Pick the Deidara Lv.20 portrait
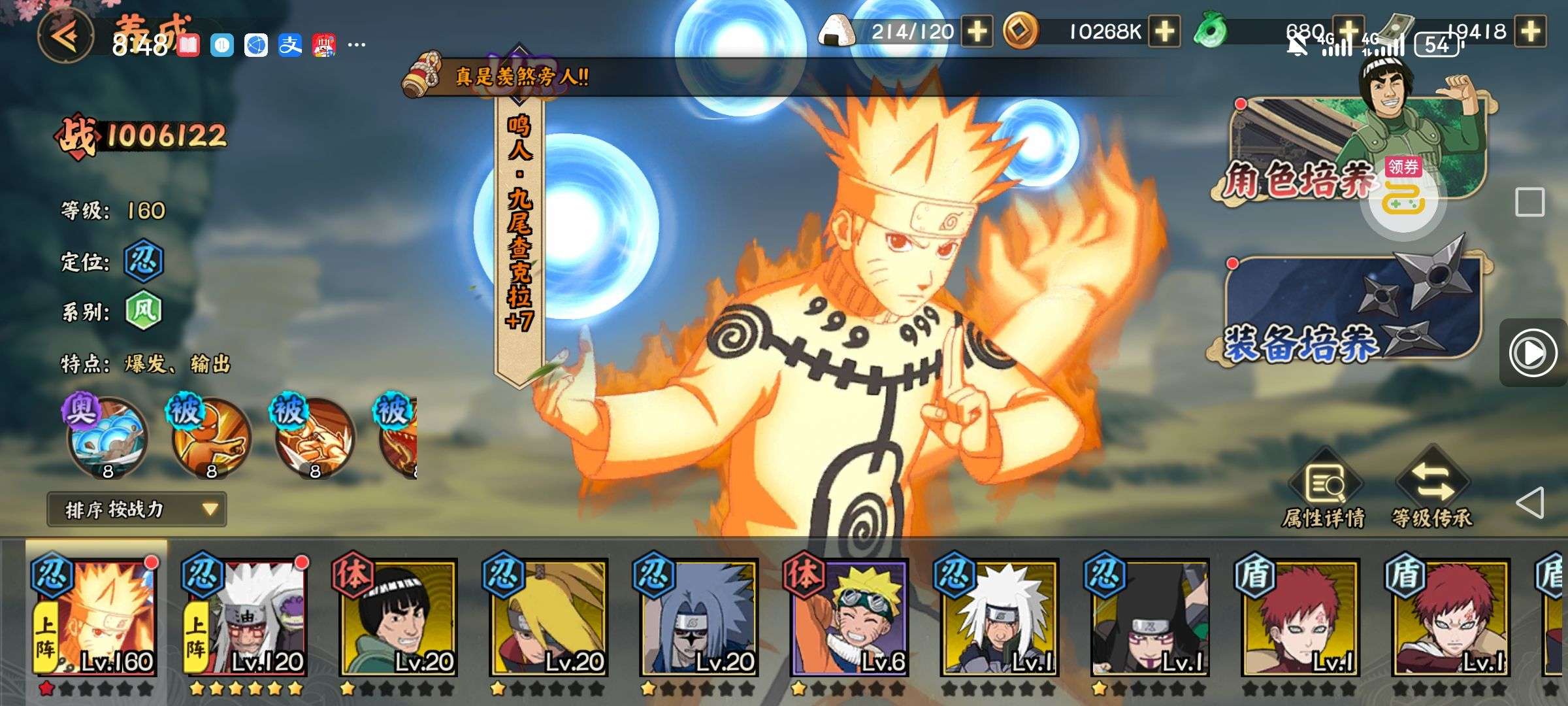 click(547, 618)
